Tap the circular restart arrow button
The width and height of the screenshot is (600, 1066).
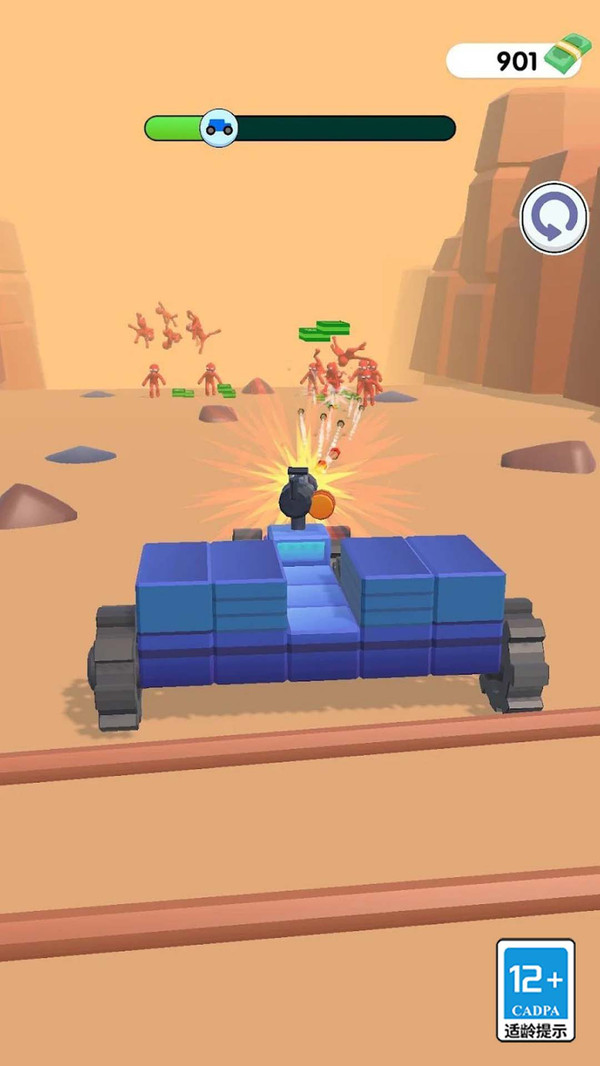tap(554, 218)
